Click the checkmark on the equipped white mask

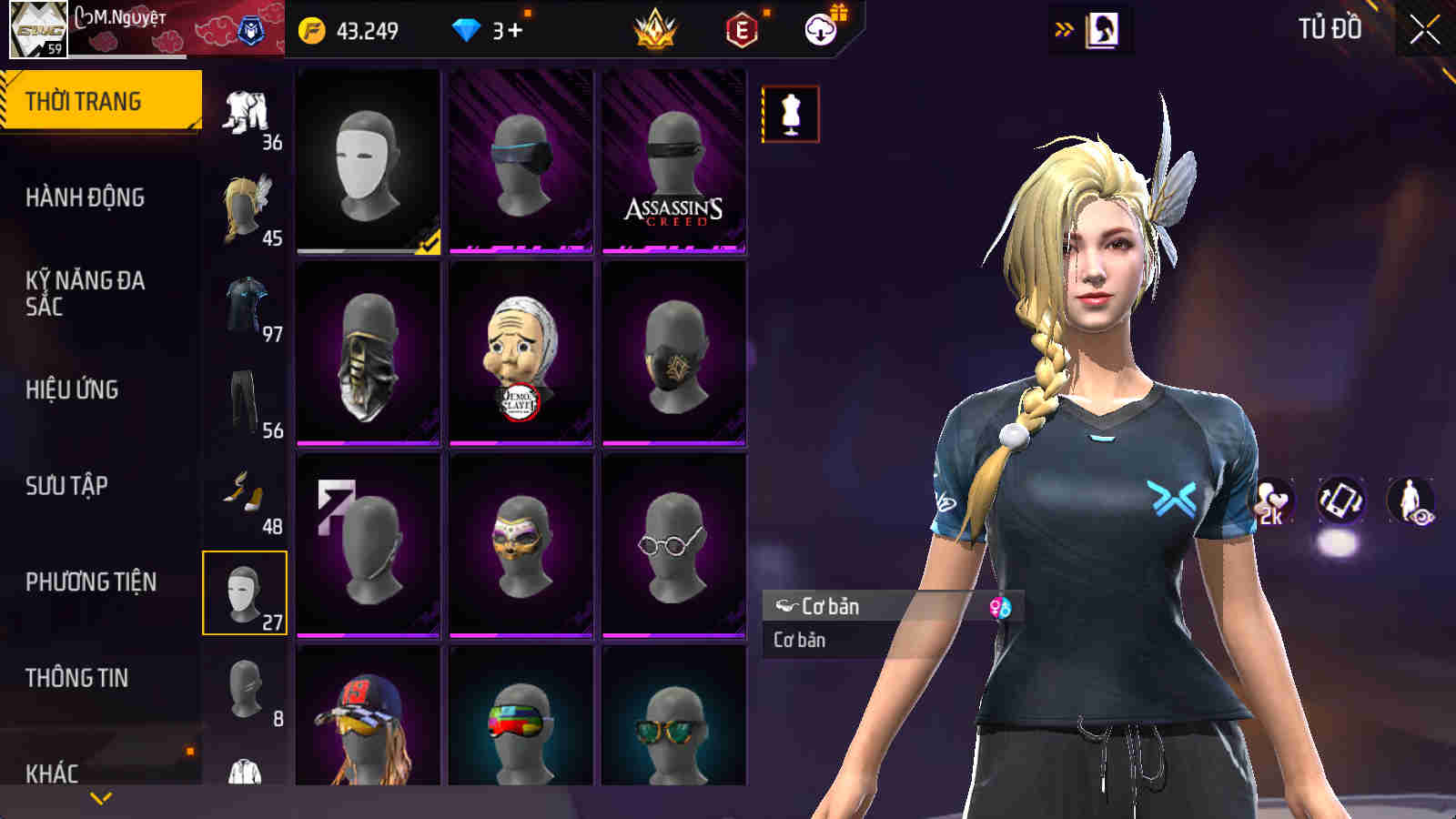[429, 241]
